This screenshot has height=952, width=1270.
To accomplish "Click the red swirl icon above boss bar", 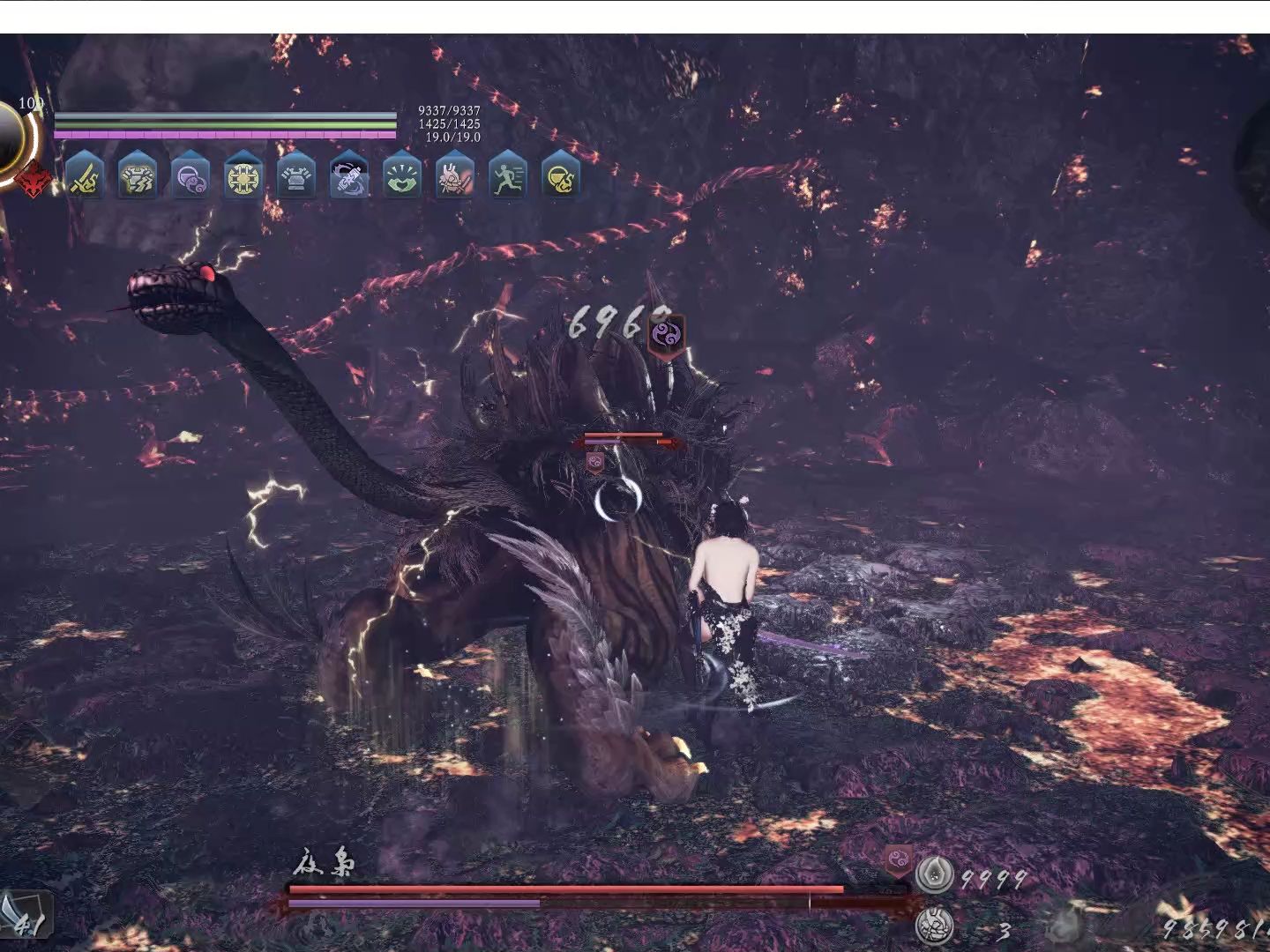I will point(899,859).
